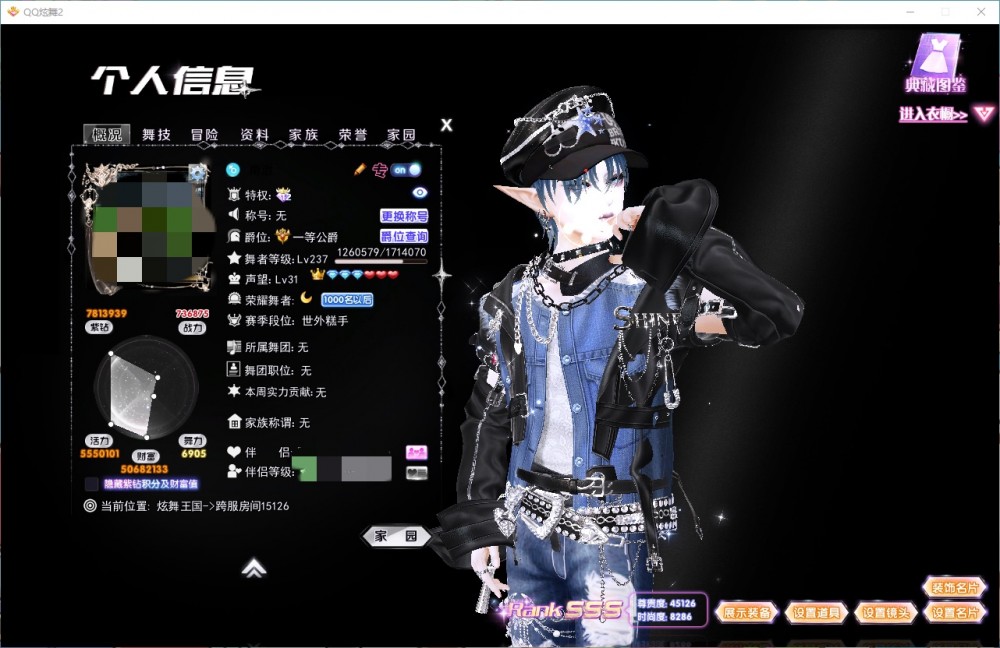Toggle the on switch beside the name
The width and height of the screenshot is (1000, 648).
[x=405, y=170]
